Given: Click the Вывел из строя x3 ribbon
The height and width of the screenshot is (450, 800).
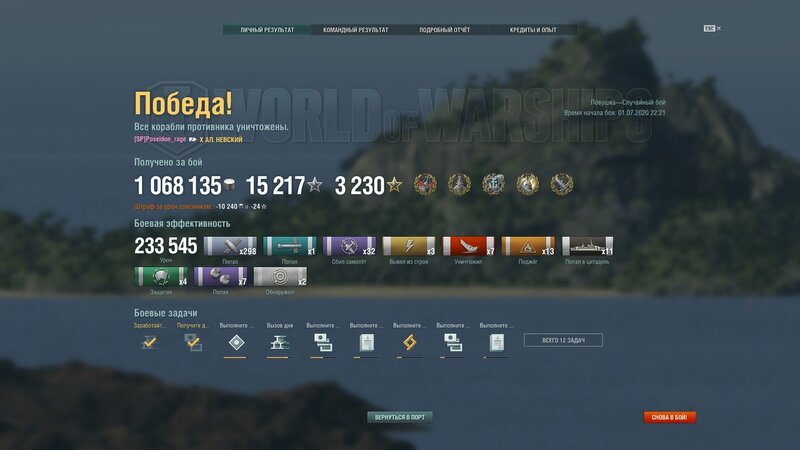Looking at the screenshot, I should coord(409,246).
